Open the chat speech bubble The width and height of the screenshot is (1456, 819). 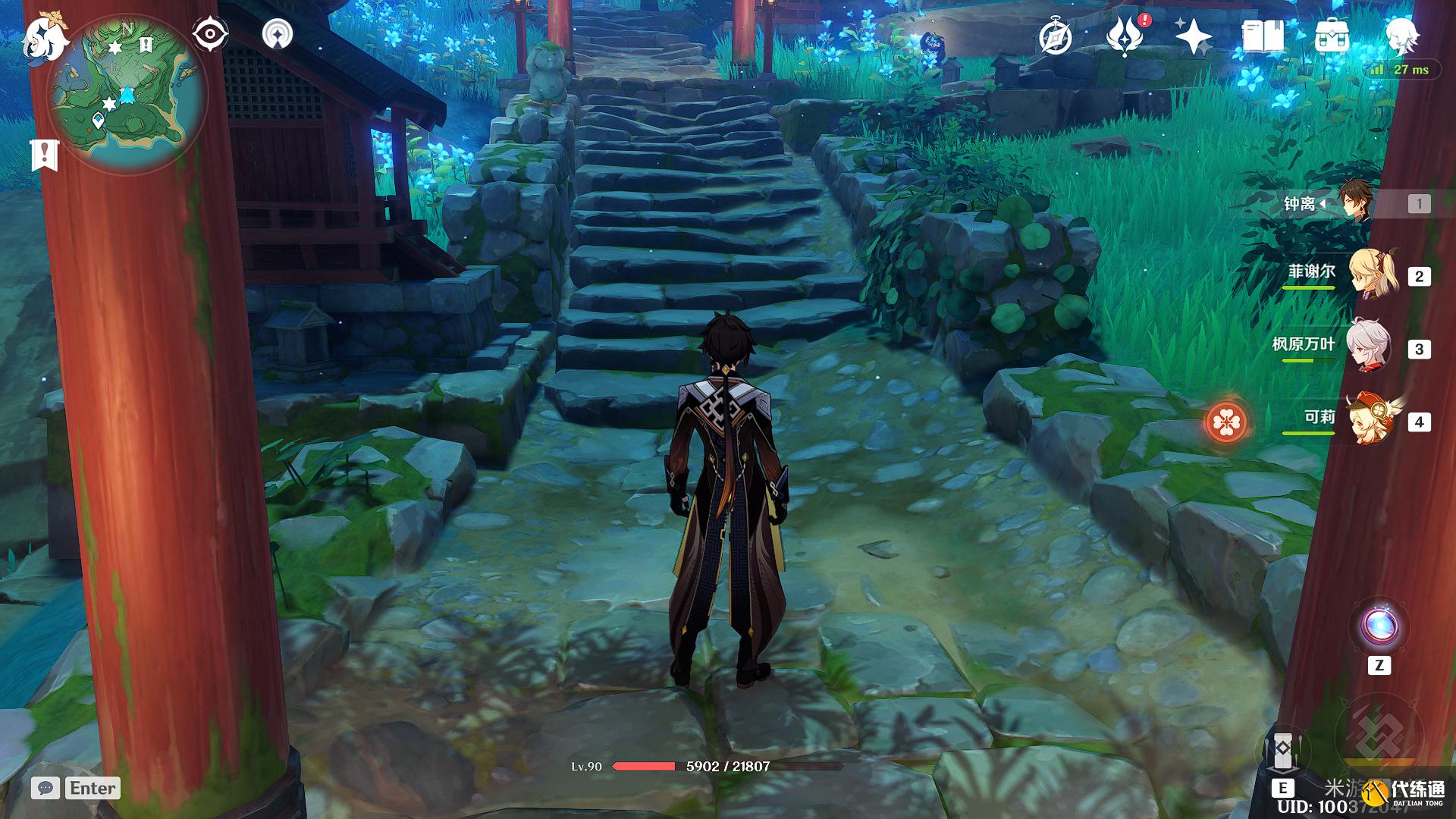point(45,788)
